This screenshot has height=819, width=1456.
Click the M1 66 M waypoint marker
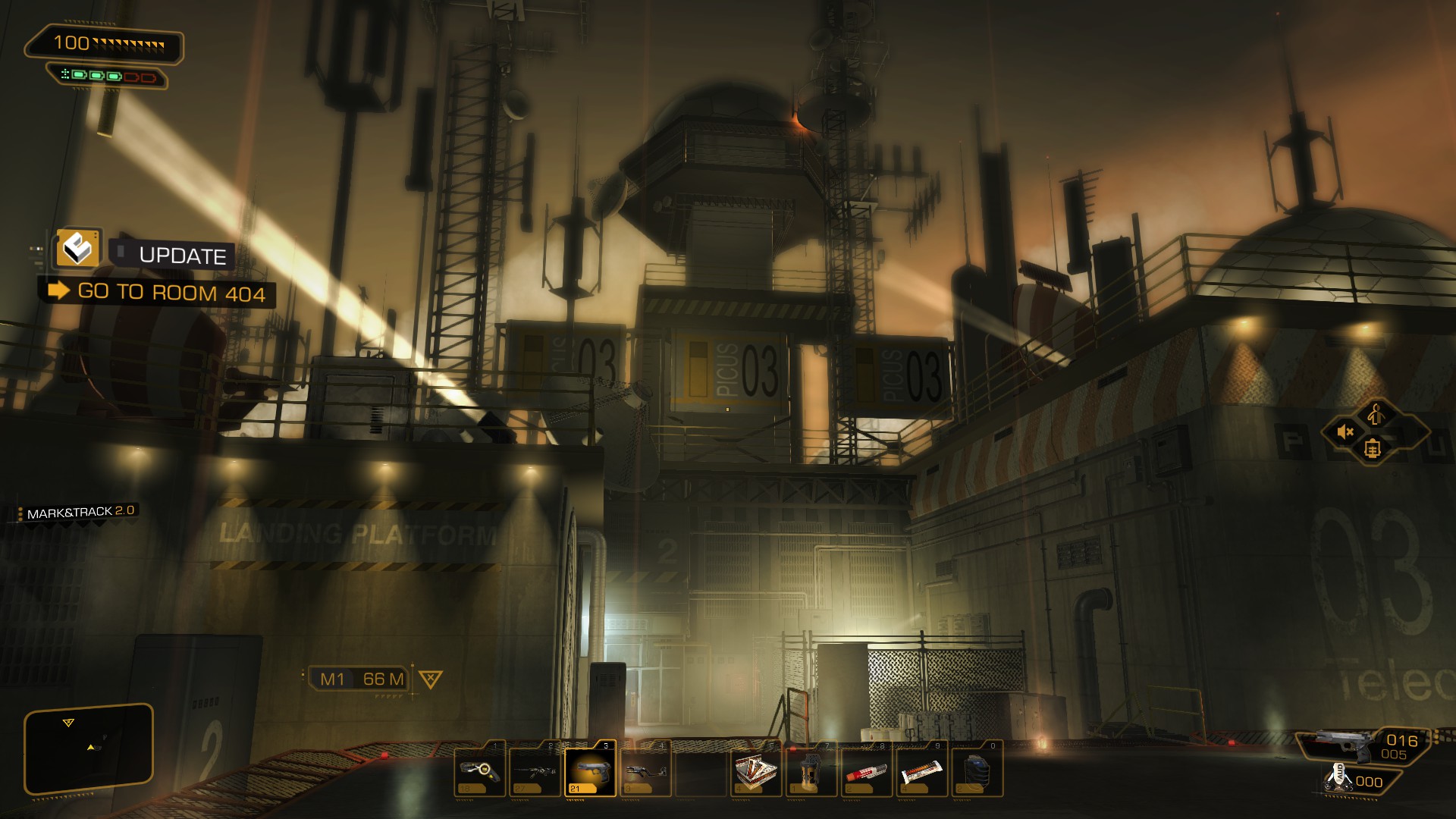point(362,679)
